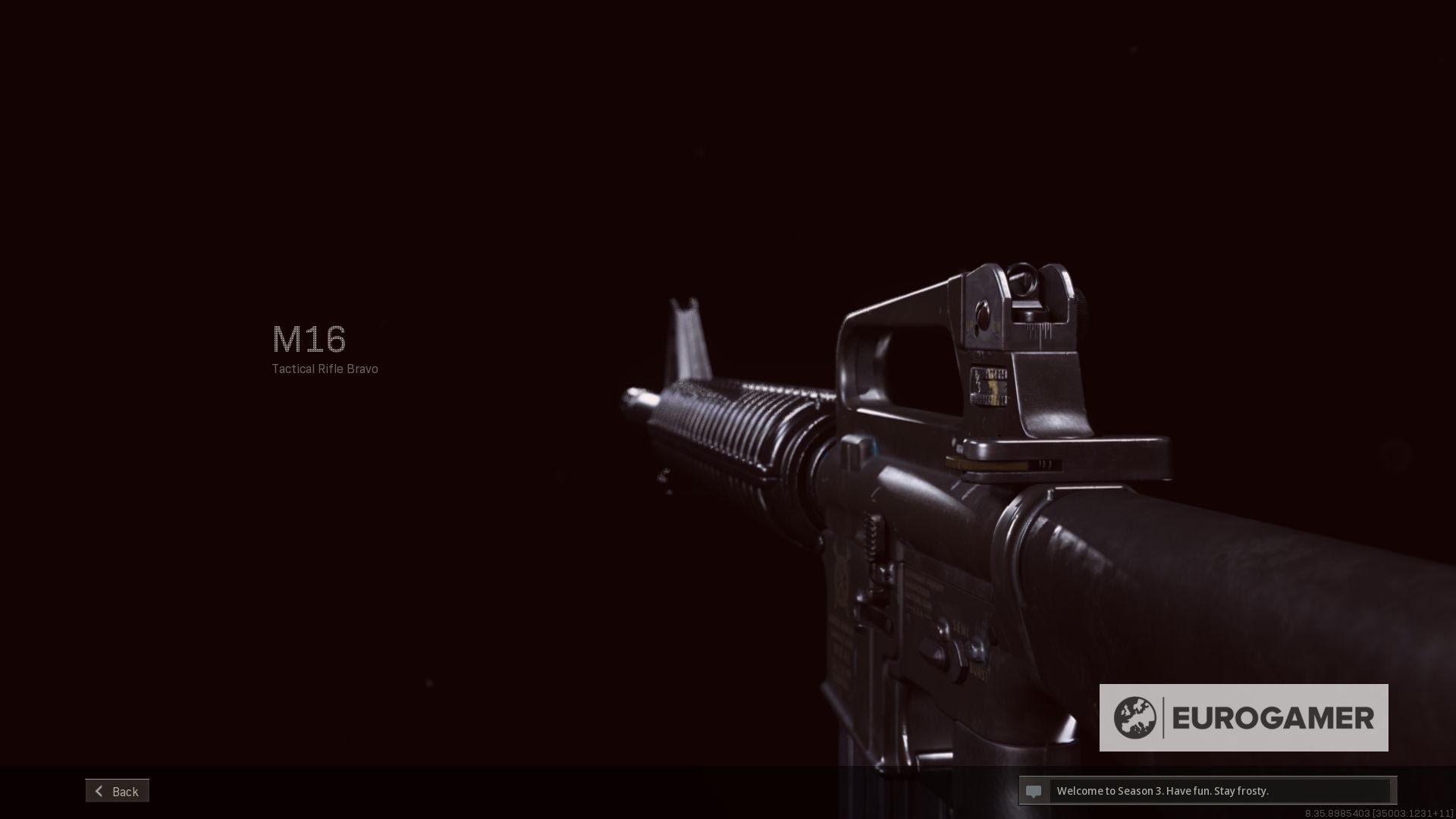Click the chat bubble icon beside the notification
Viewport: 1456px width, 819px height.
1036,791
